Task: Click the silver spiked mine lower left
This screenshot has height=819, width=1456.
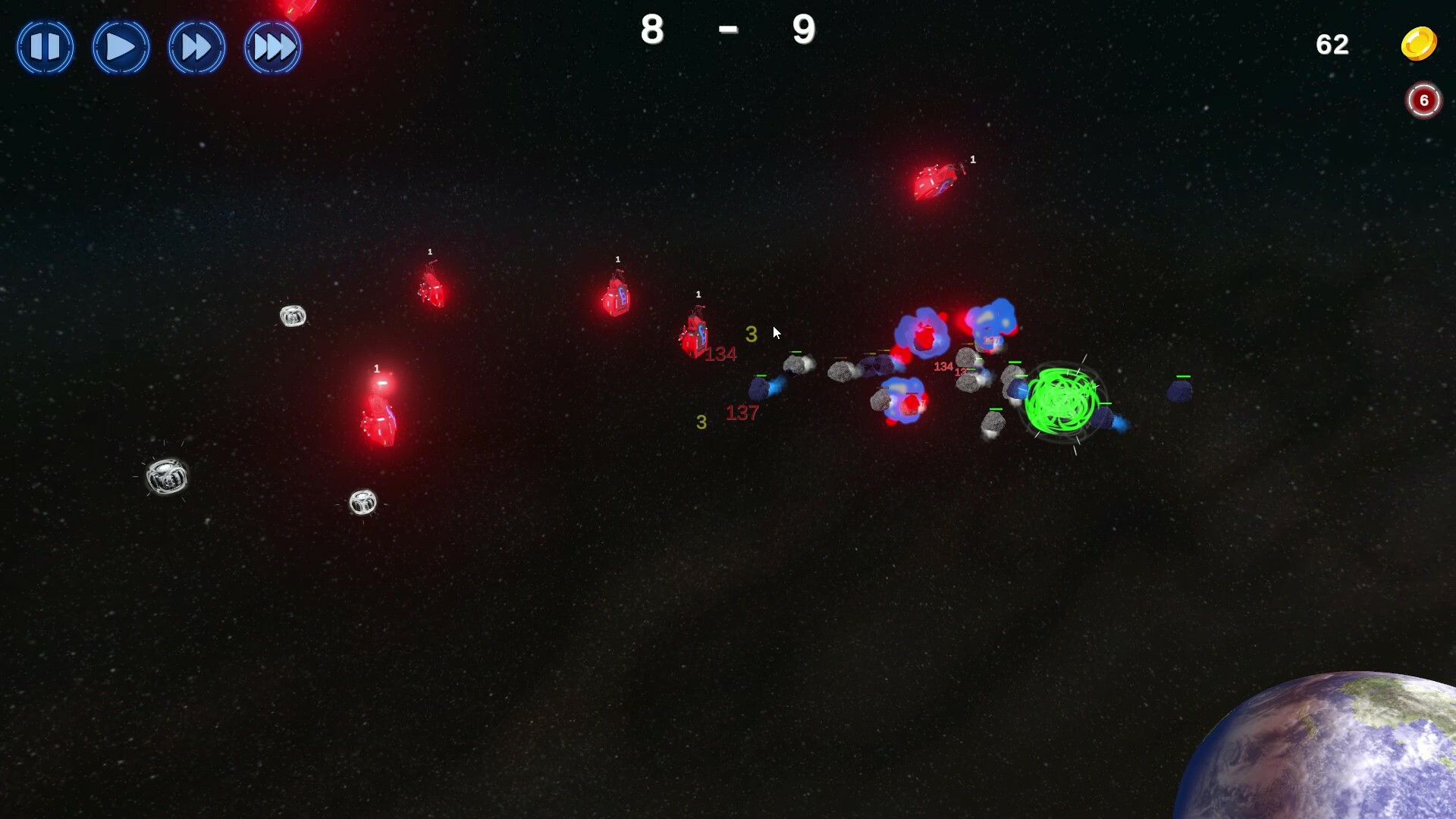Action: [x=167, y=478]
